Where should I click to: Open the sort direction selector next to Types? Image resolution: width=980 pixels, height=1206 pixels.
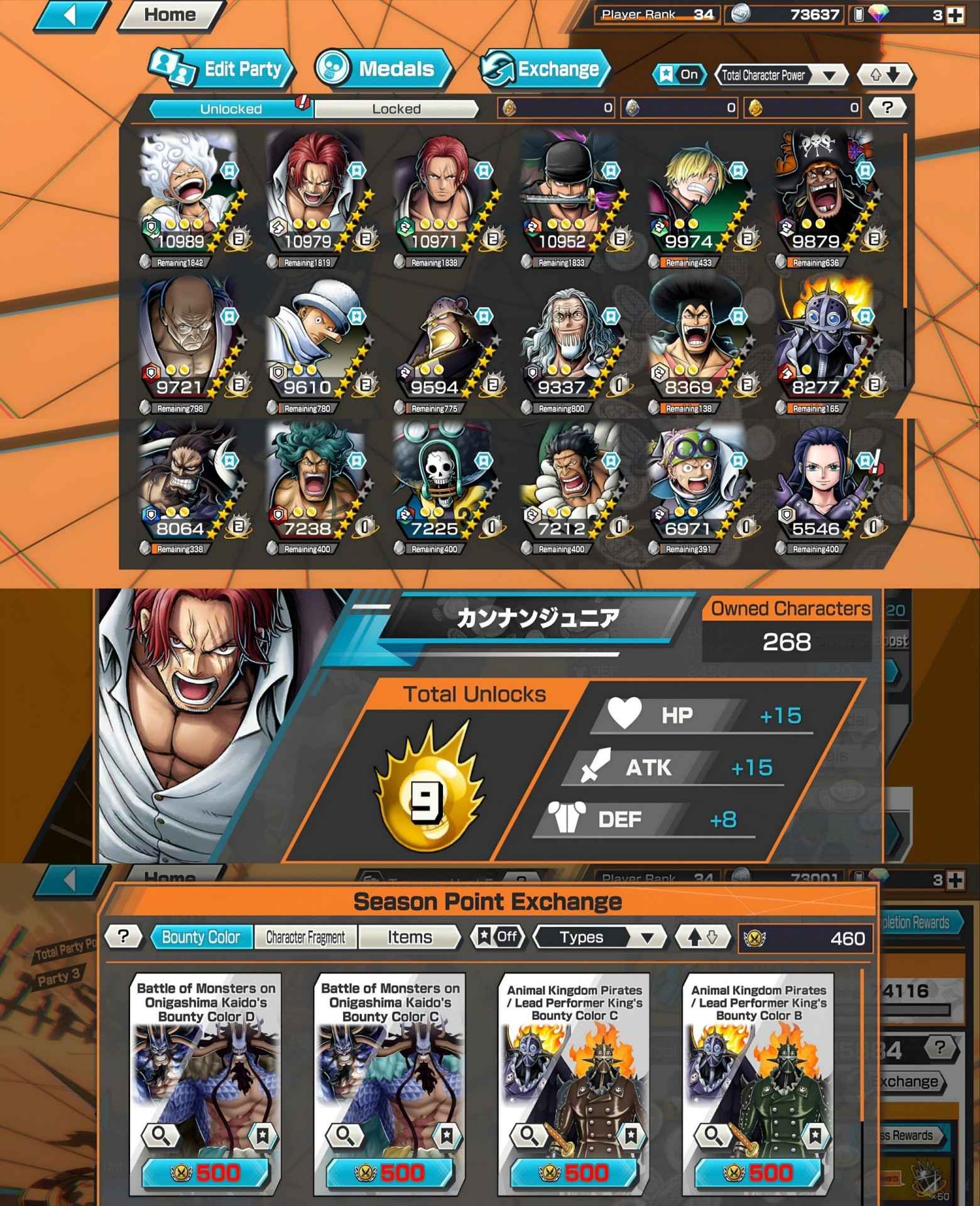click(x=702, y=937)
